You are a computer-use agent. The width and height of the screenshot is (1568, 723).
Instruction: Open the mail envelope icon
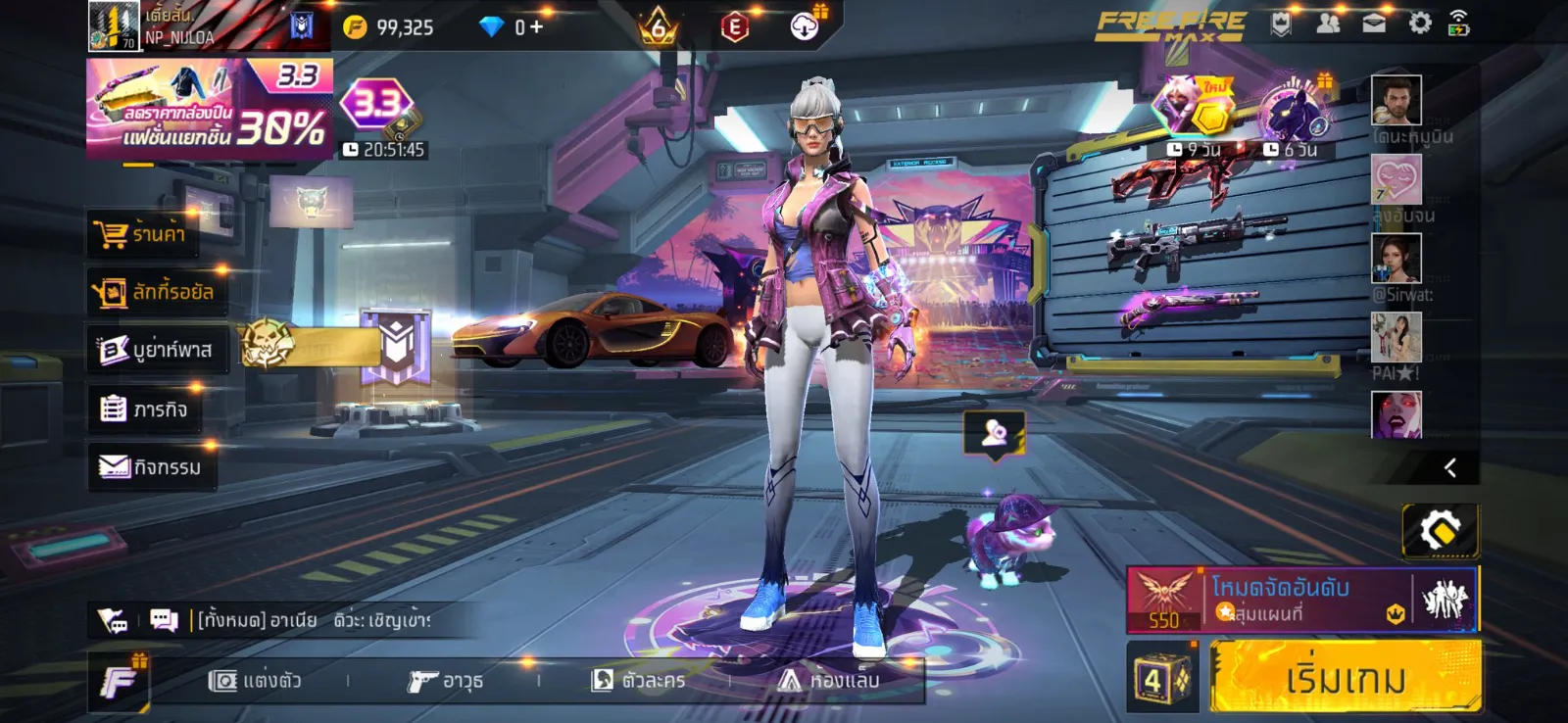1374,24
